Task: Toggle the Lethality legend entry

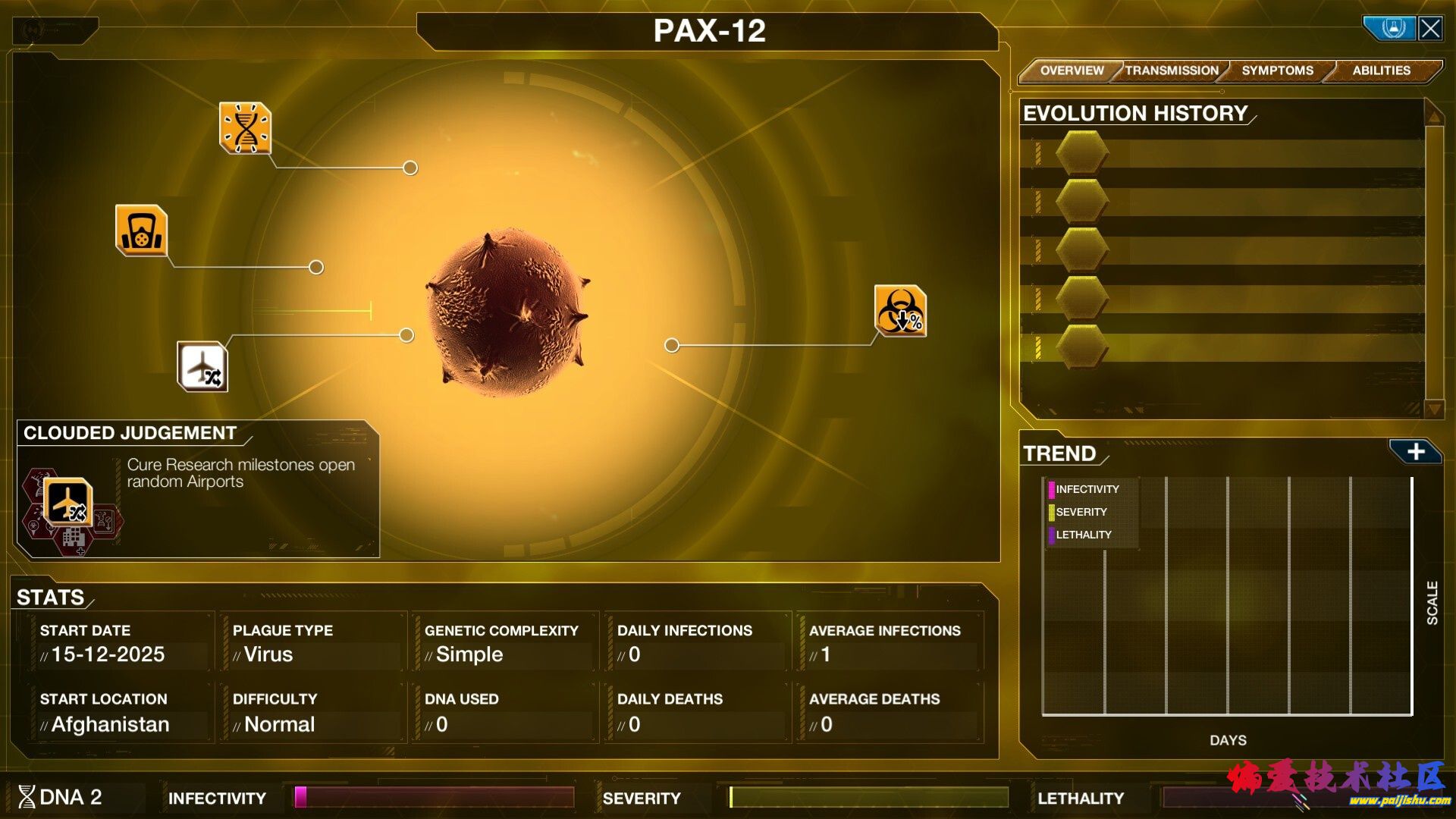Action: [x=1082, y=535]
